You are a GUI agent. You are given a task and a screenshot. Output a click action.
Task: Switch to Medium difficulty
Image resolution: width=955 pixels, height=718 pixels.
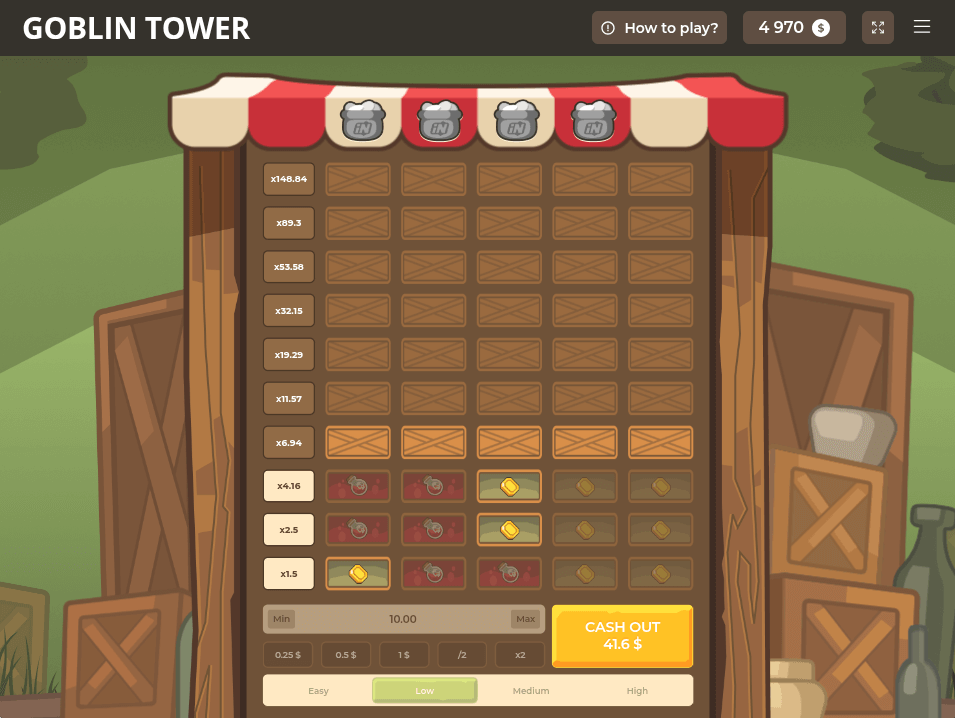[x=531, y=691]
